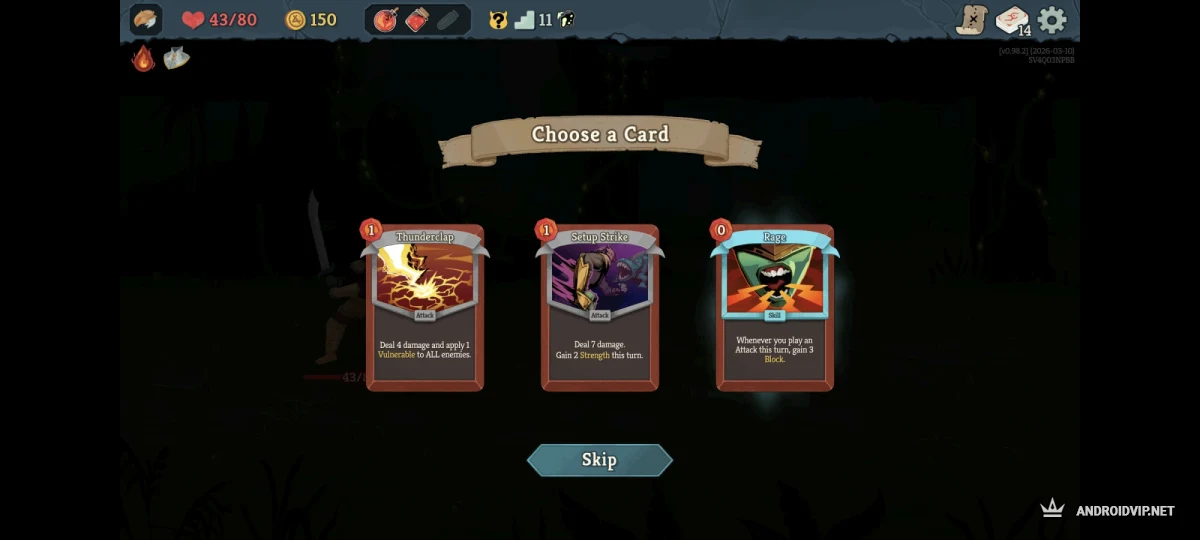This screenshot has width=1200, height=540.
Task: Use the round red potion
Action: coord(385,20)
